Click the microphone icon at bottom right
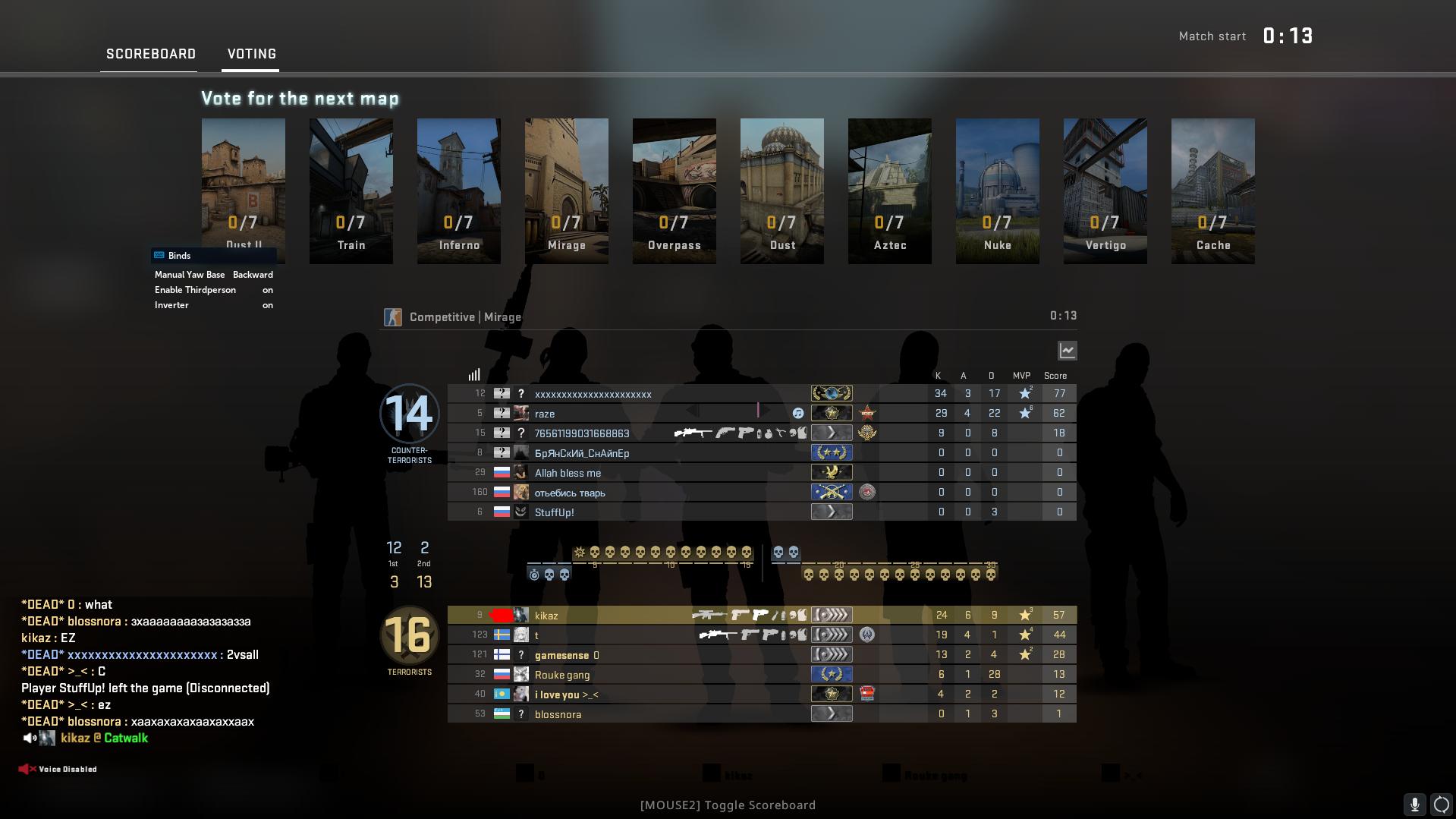The height and width of the screenshot is (819, 1456). pos(1416,803)
